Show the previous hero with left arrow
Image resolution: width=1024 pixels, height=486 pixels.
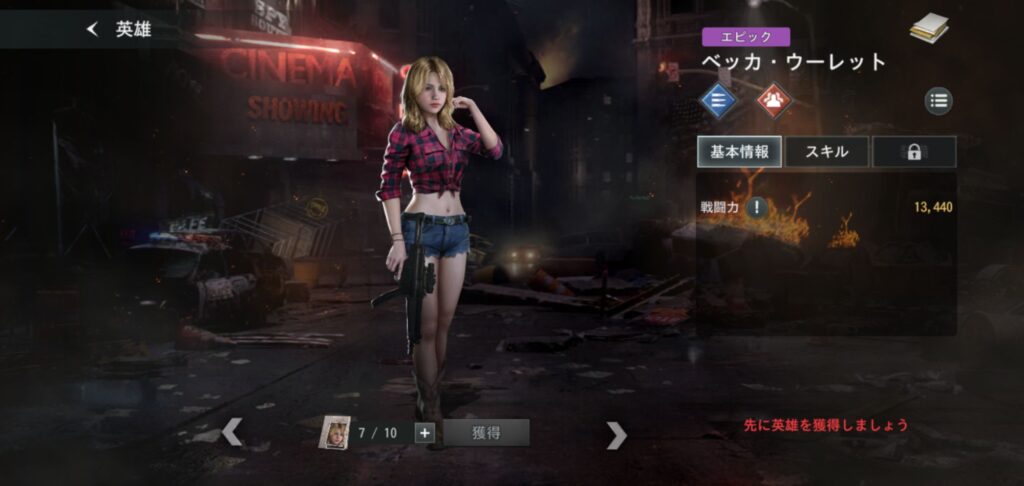(x=232, y=432)
